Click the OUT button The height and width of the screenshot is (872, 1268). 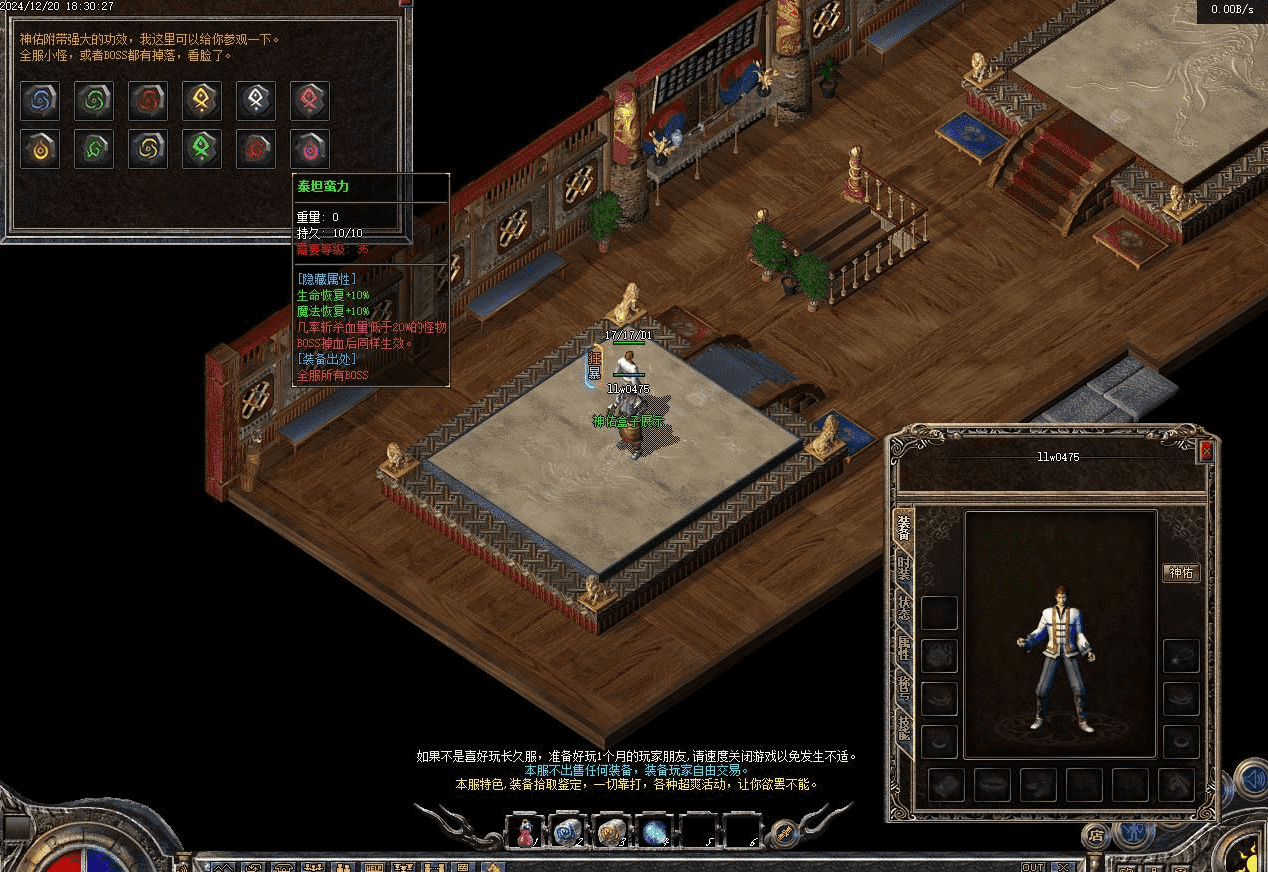[1033, 866]
